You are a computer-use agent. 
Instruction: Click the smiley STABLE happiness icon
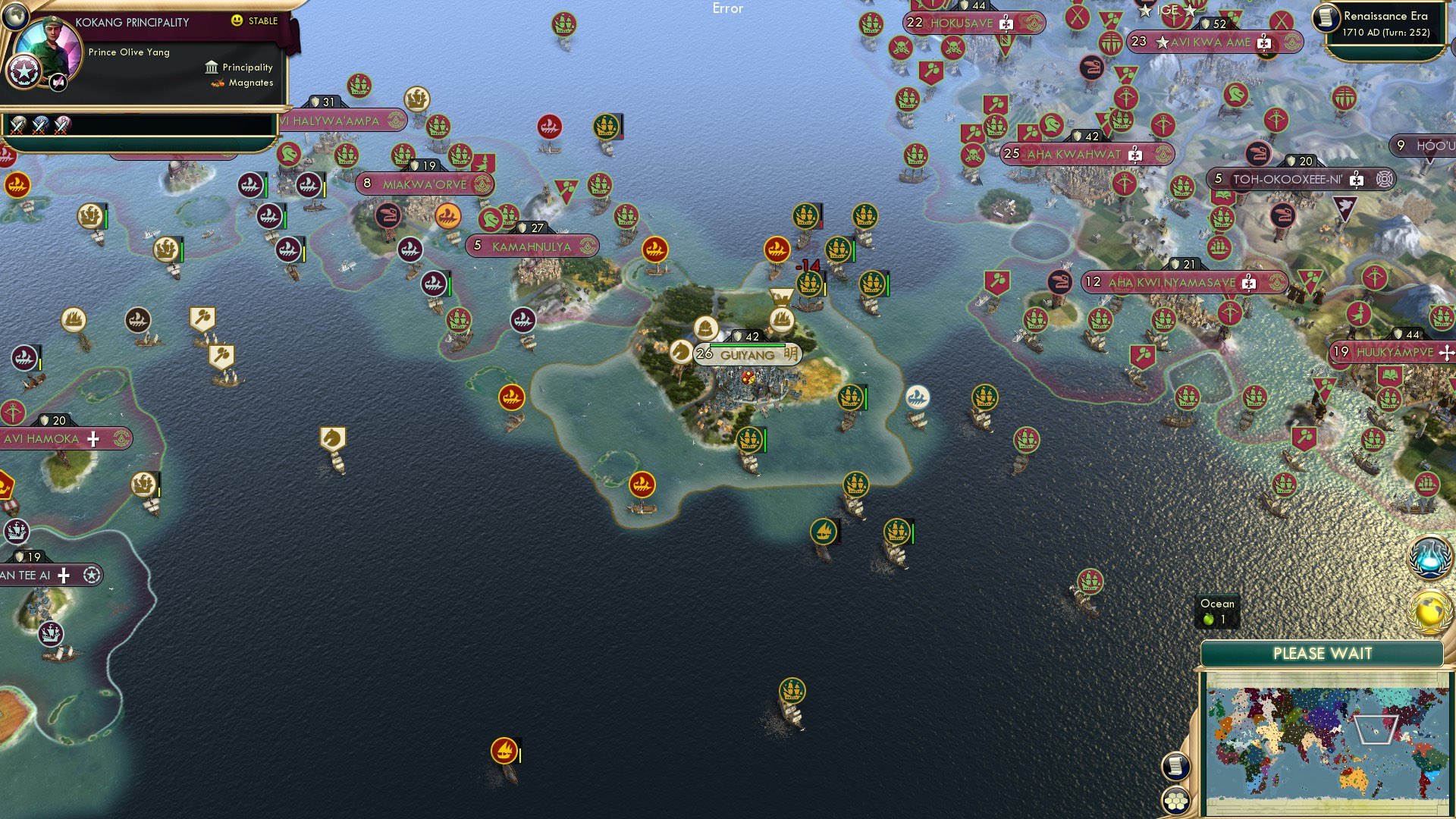pos(237,20)
